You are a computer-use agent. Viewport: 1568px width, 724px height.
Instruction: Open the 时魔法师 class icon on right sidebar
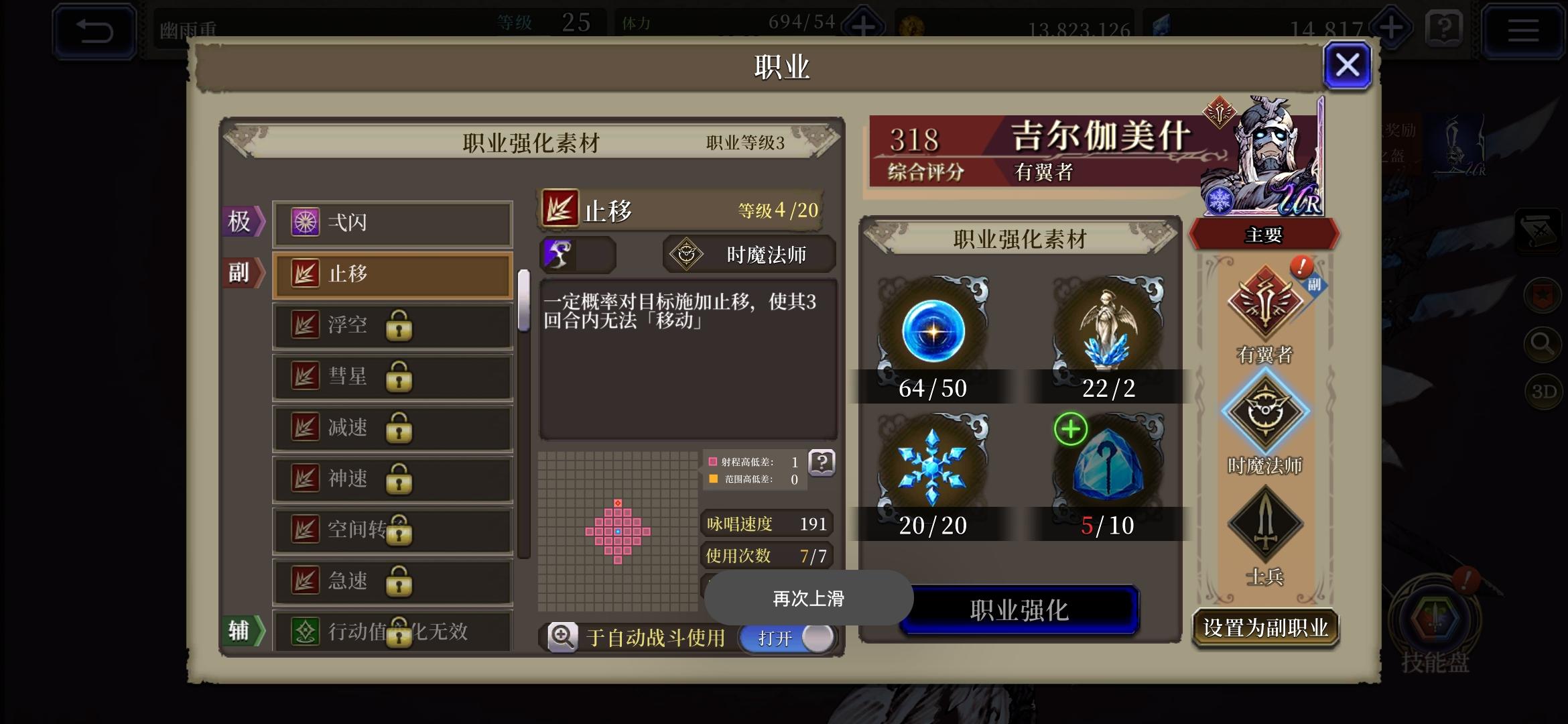tap(1265, 412)
